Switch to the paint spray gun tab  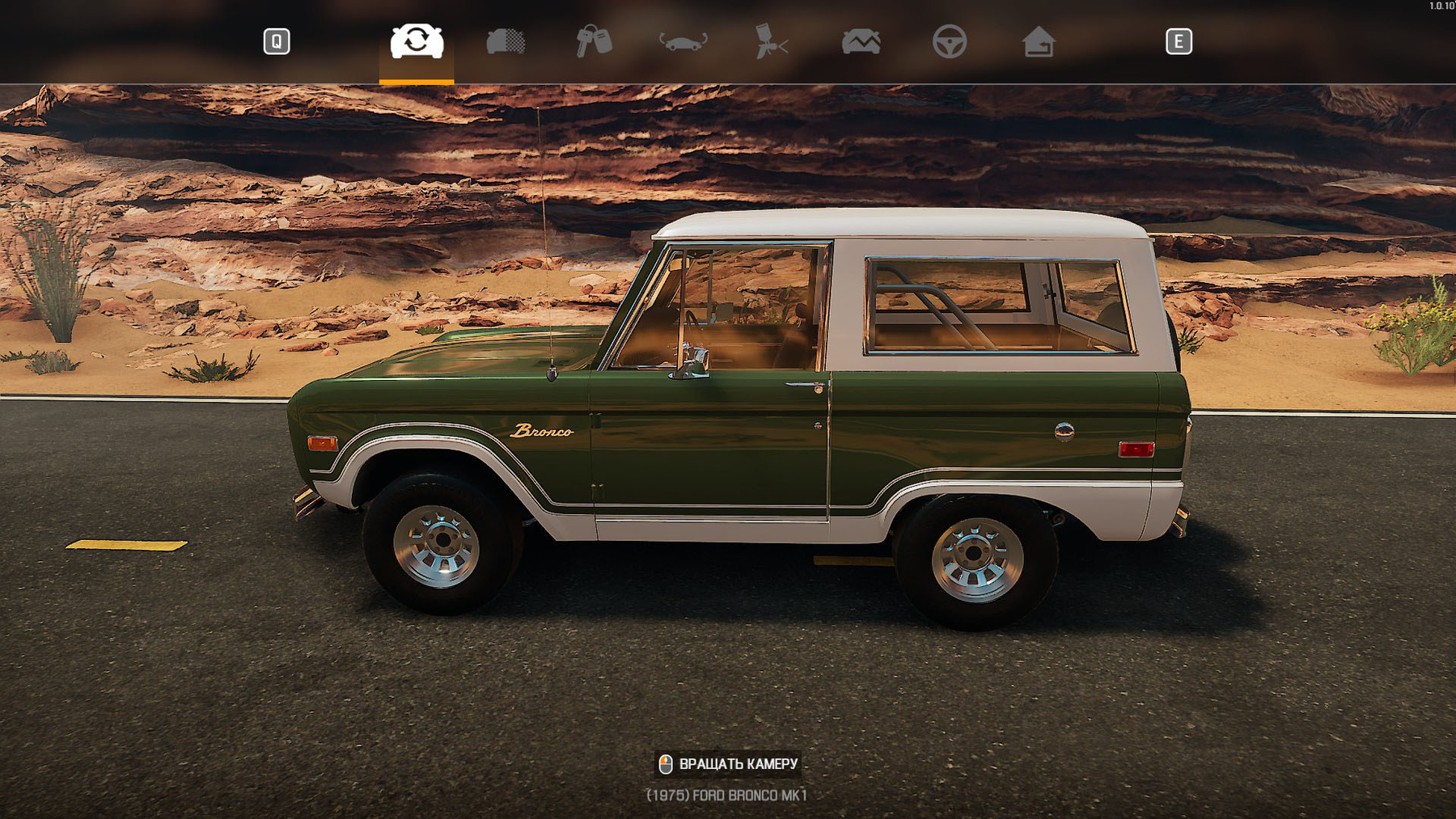[x=771, y=41]
